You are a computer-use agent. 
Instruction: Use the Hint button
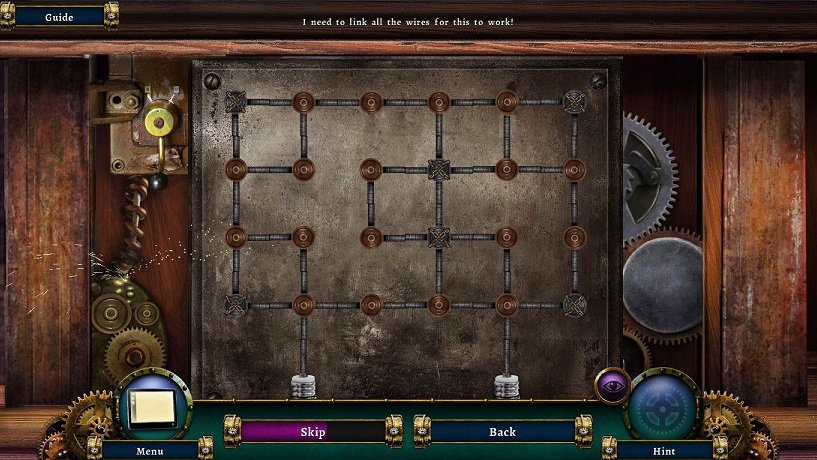pos(663,450)
